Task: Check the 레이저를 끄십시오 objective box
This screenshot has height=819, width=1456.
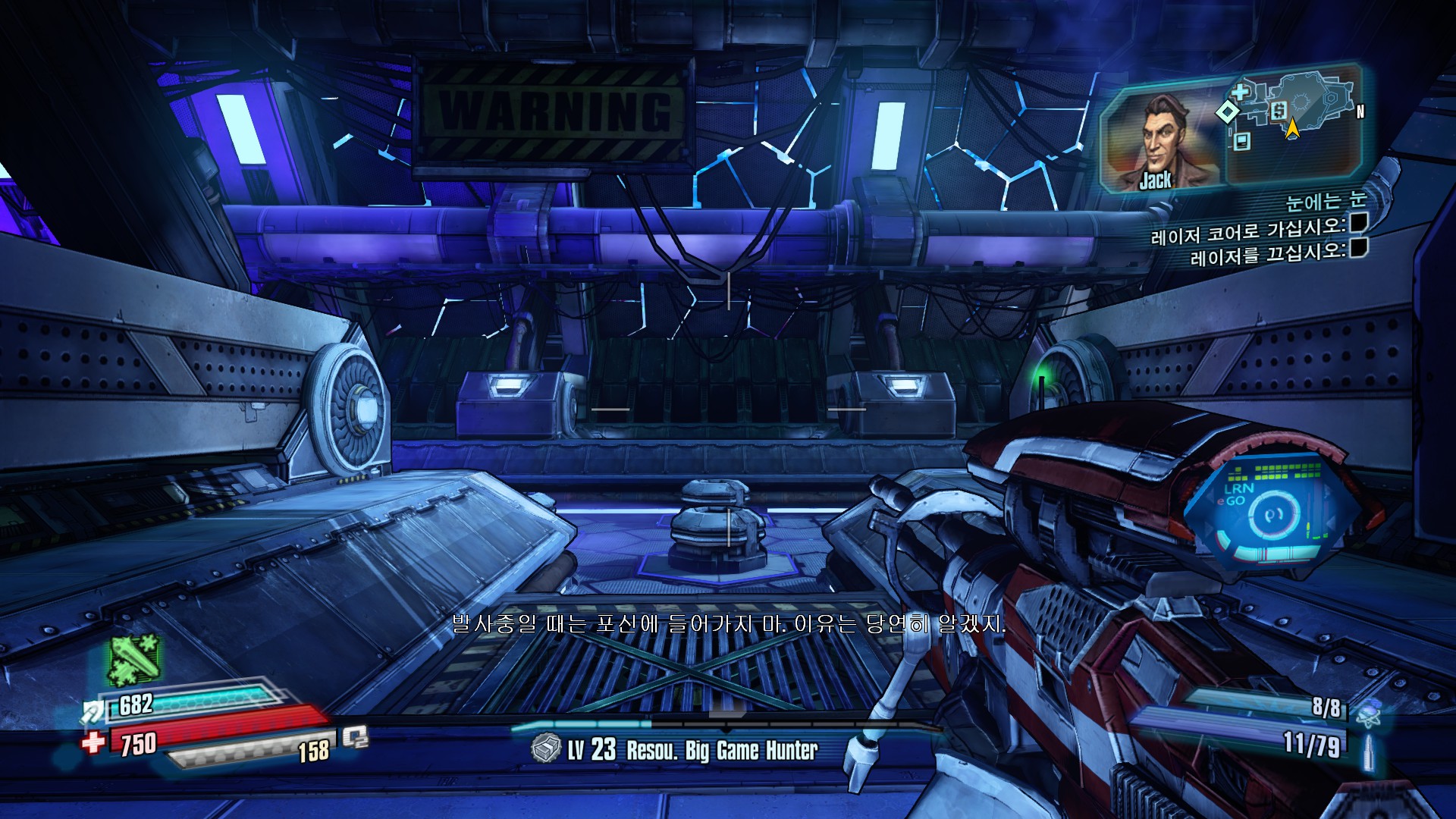Action: click(x=1358, y=247)
